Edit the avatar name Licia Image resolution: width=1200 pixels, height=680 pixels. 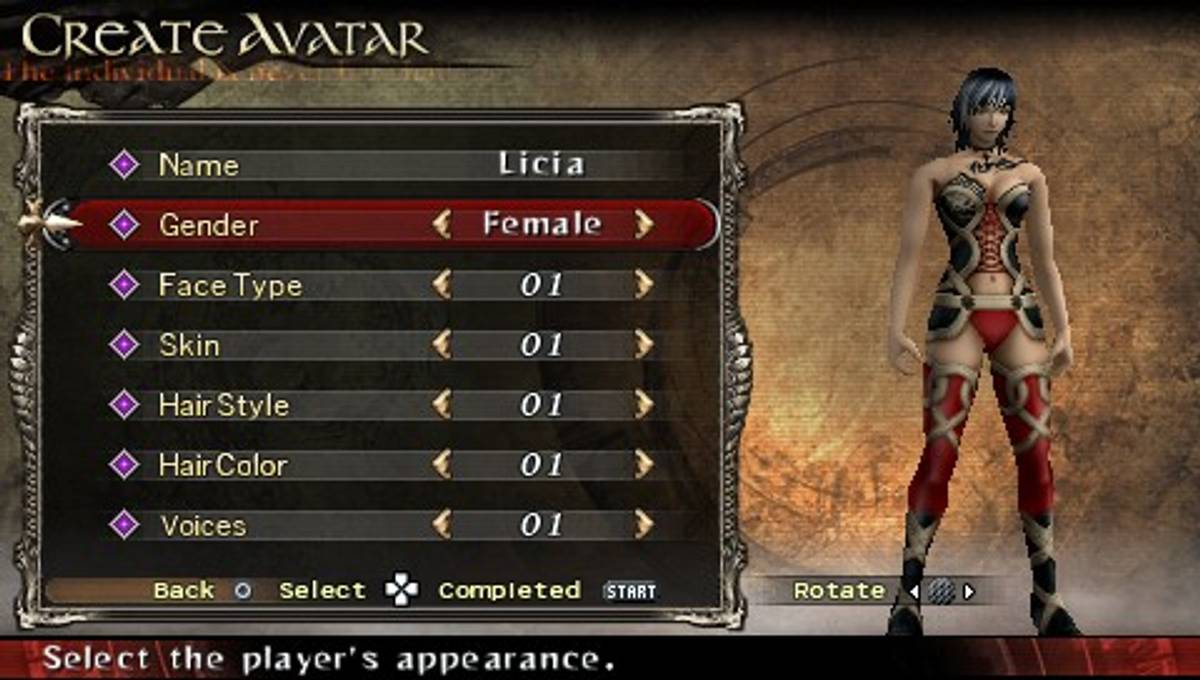[x=541, y=164]
